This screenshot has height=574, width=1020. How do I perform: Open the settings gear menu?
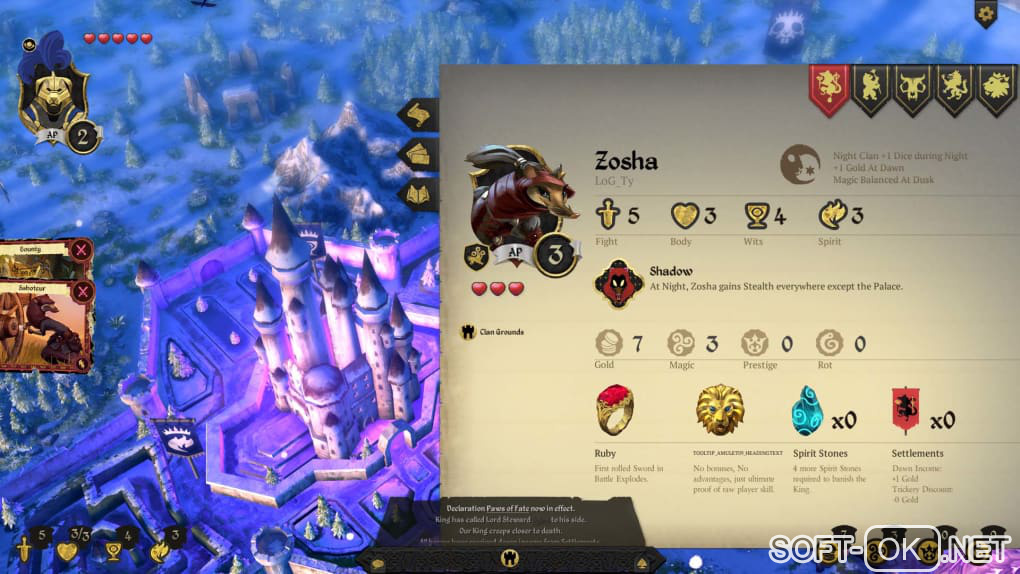[x=986, y=14]
